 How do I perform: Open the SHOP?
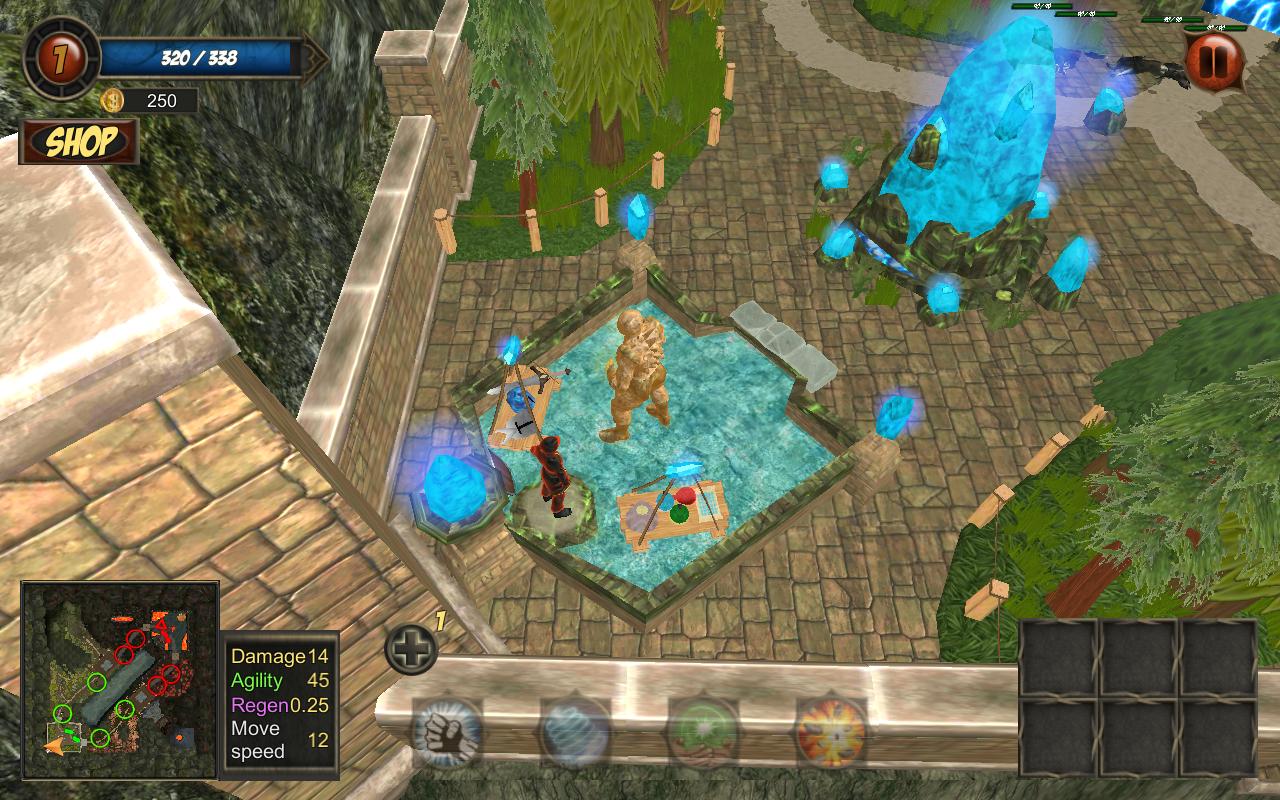[x=80, y=143]
